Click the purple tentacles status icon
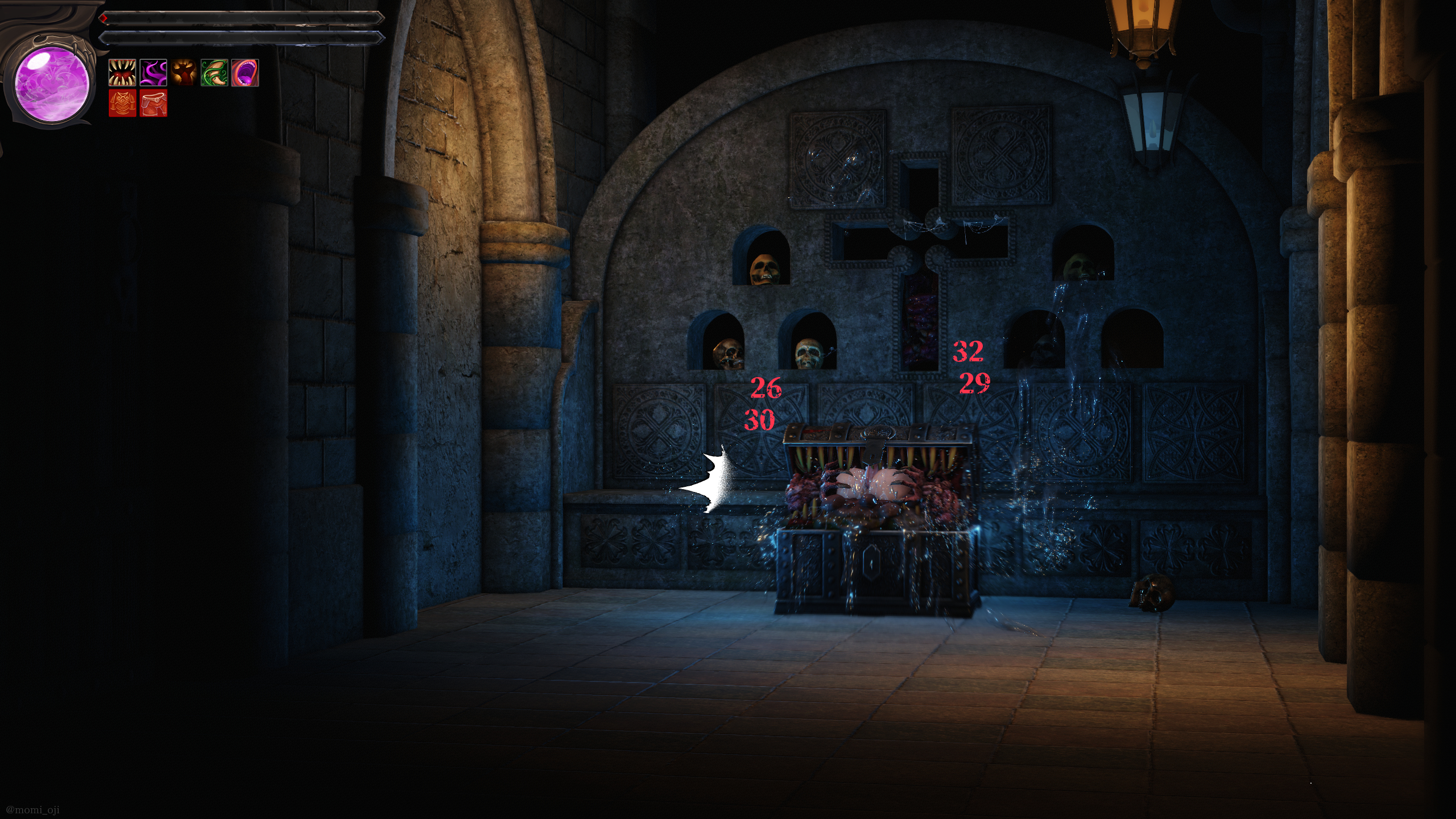This screenshot has width=1456, height=819. coord(153,73)
